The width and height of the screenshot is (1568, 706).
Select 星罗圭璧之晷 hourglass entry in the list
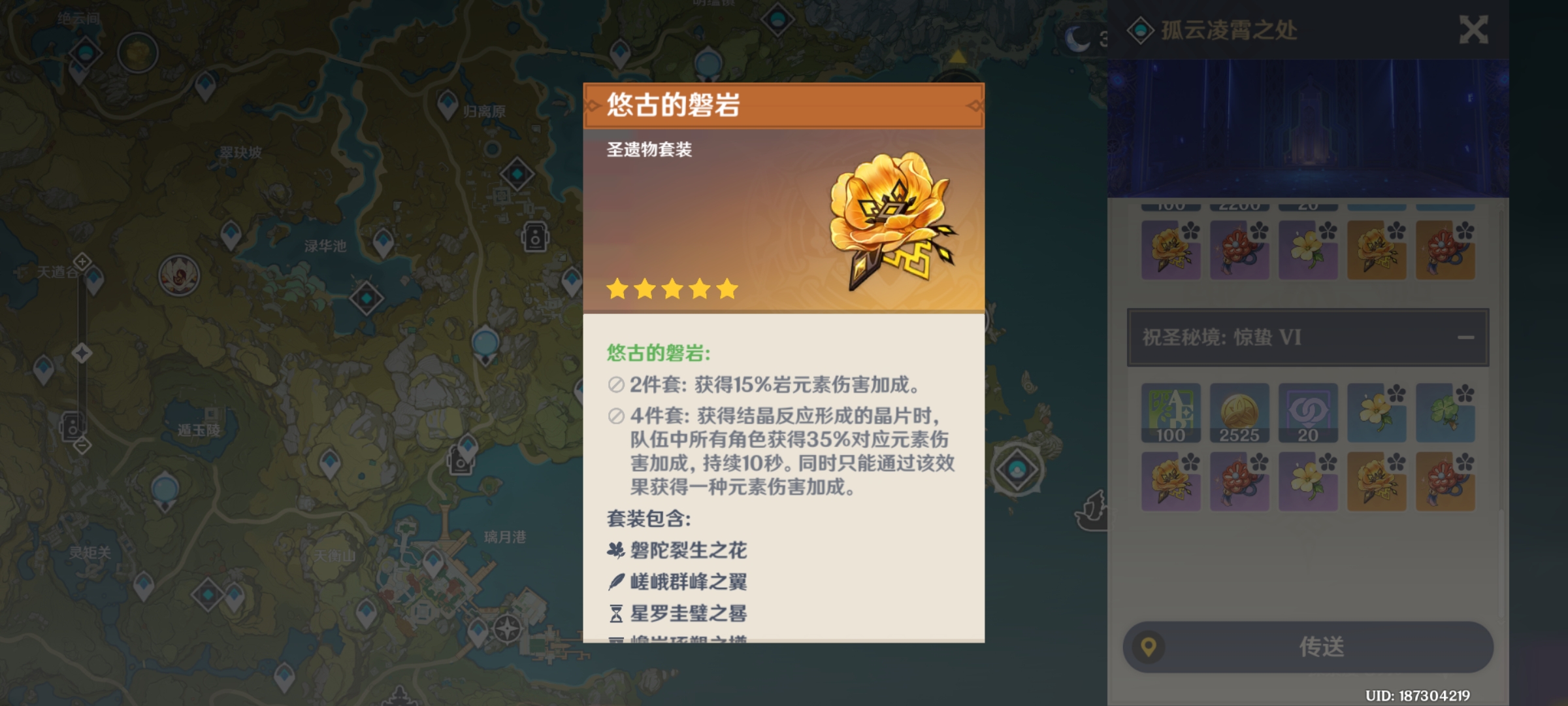point(676,614)
